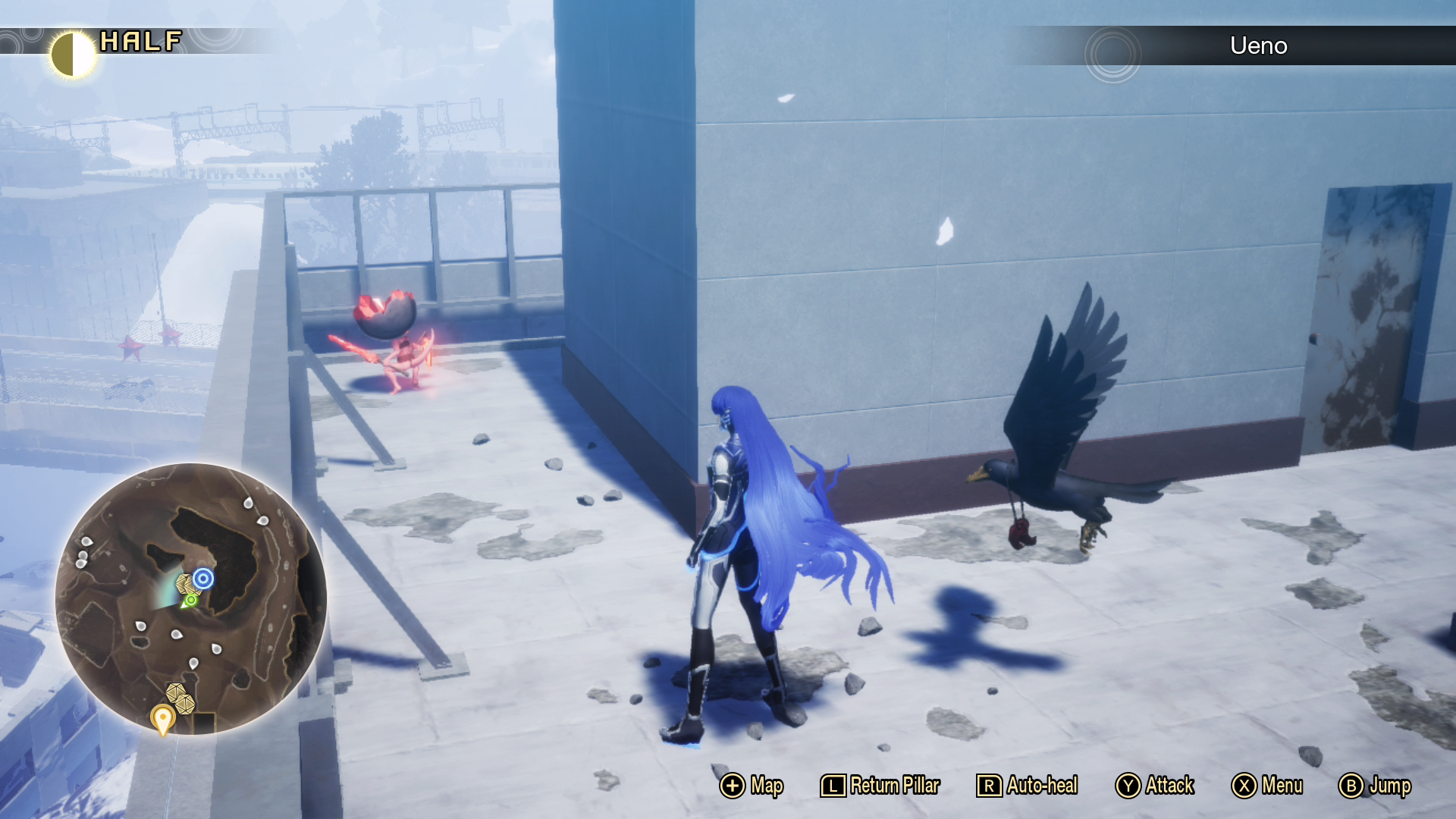This screenshot has width=1456, height=819.
Task: Select the green player arrow on minimap
Action: point(189,601)
